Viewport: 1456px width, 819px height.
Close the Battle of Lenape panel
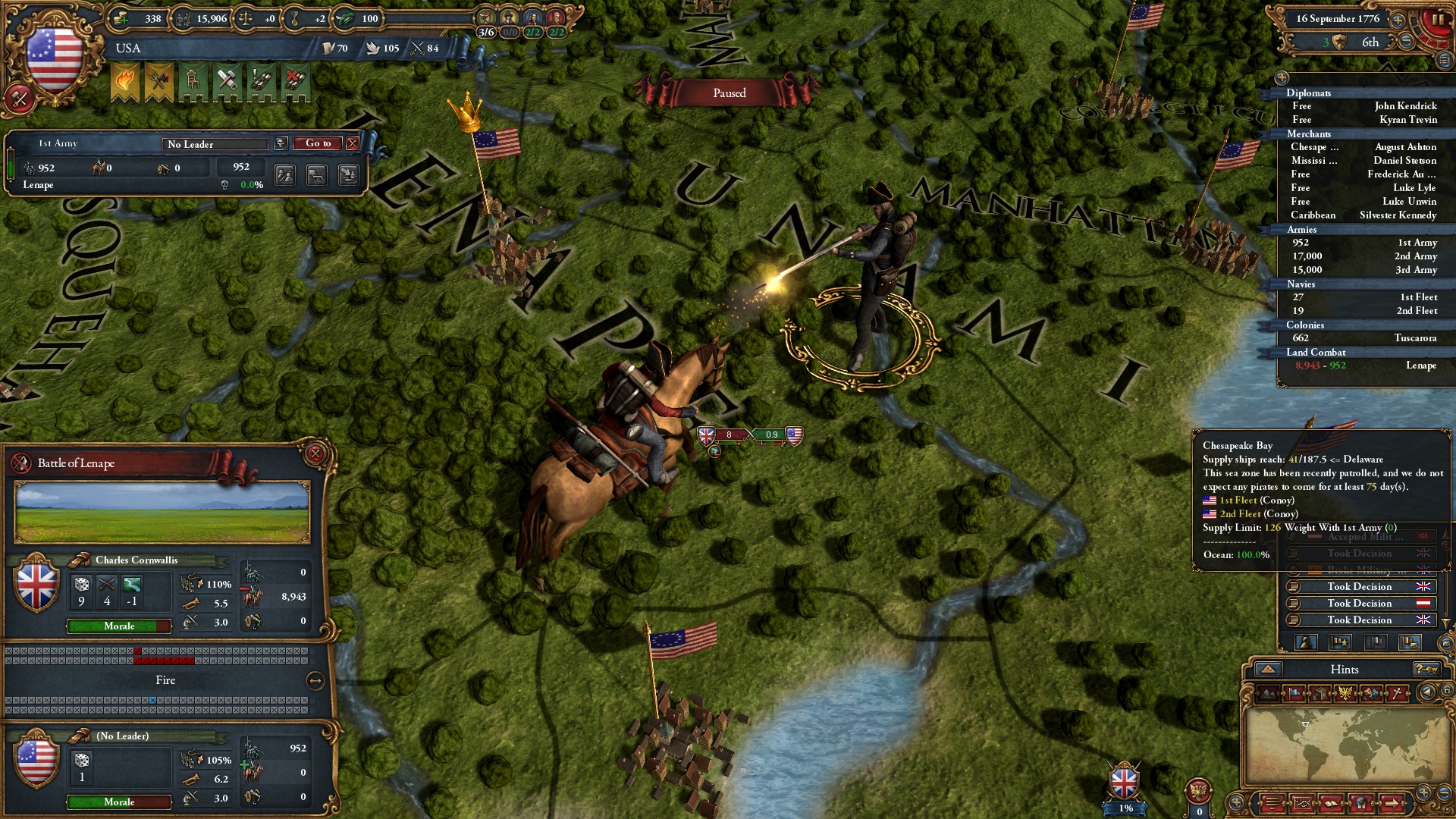(x=315, y=454)
